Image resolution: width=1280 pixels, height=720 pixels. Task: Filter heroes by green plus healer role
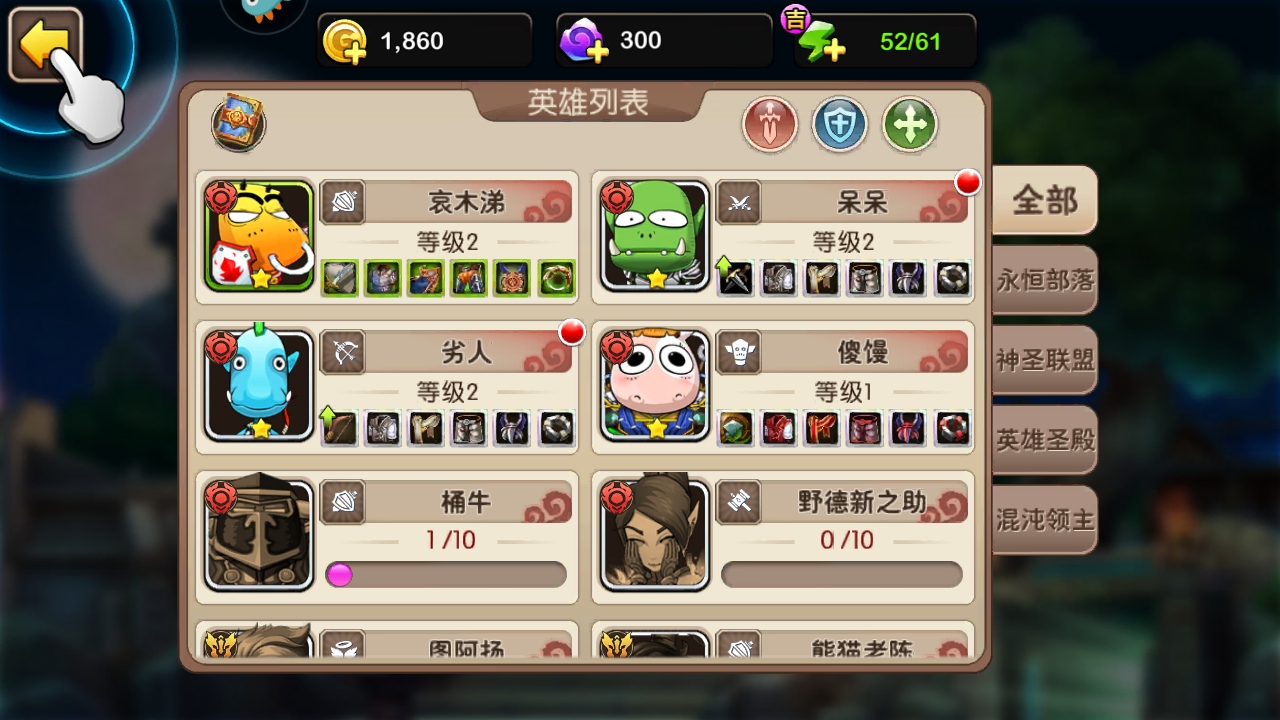tap(909, 125)
